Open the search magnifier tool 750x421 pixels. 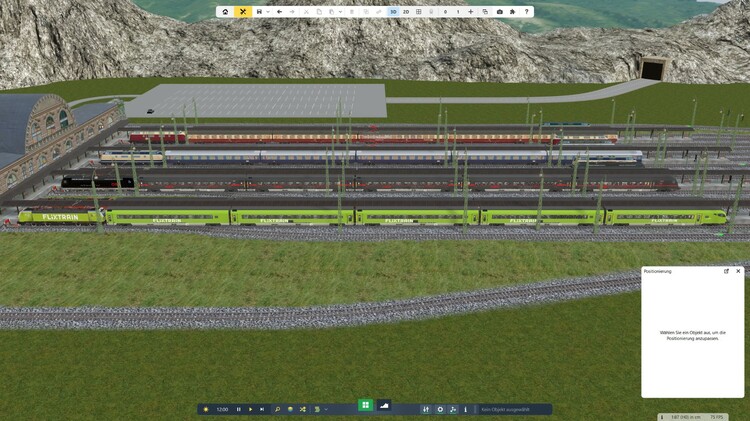click(x=278, y=409)
